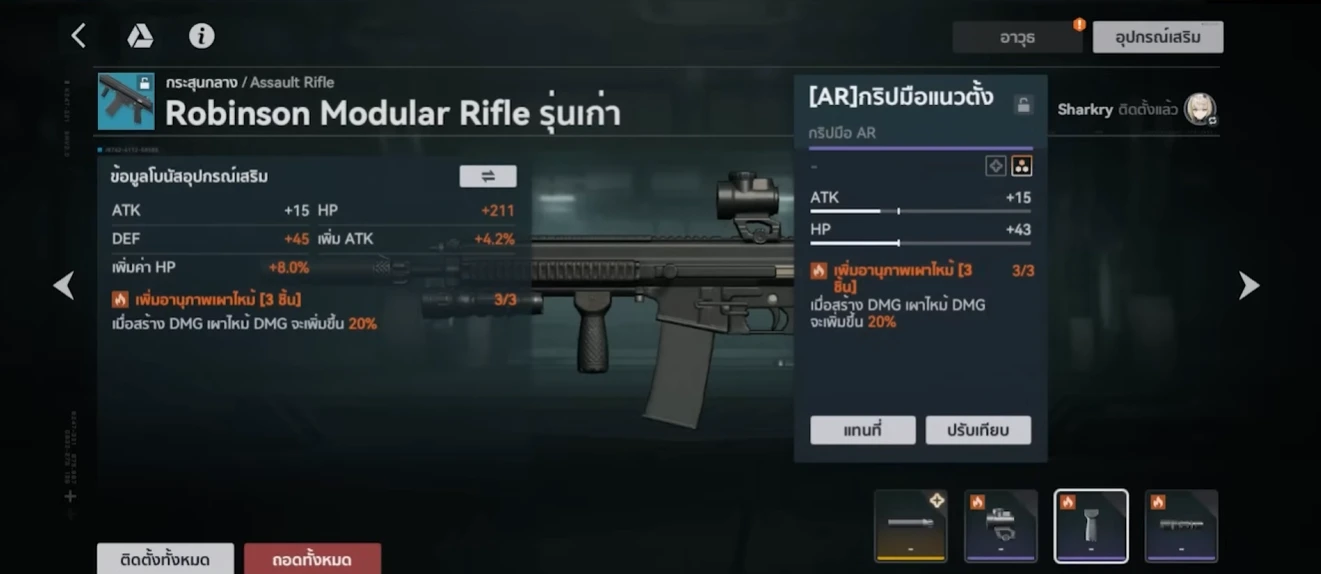Click the red ถอดทั้งหมด remove all button
Screen dimensions: 1321x574
[x=312, y=559]
